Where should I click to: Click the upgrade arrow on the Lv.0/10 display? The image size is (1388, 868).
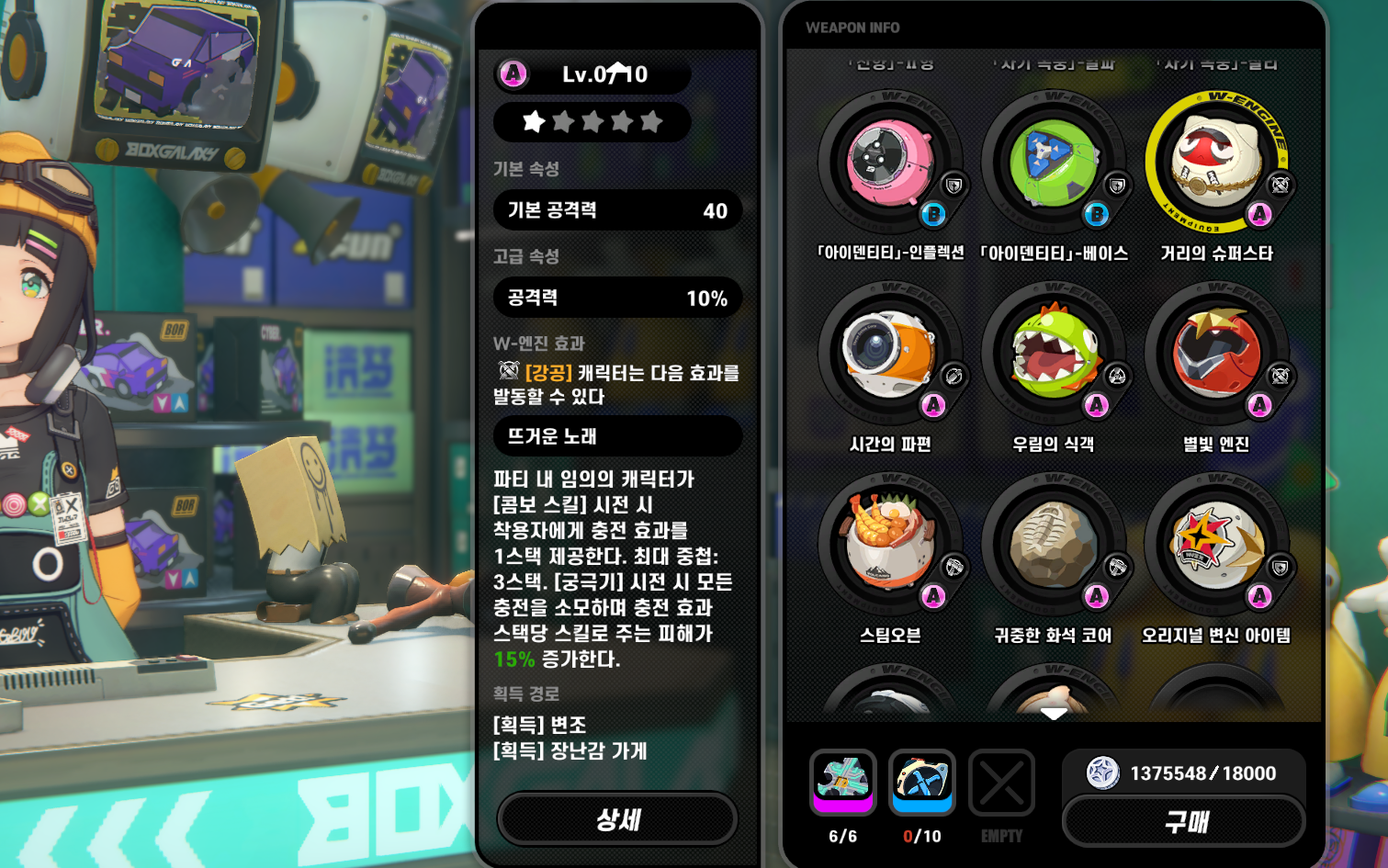click(617, 68)
